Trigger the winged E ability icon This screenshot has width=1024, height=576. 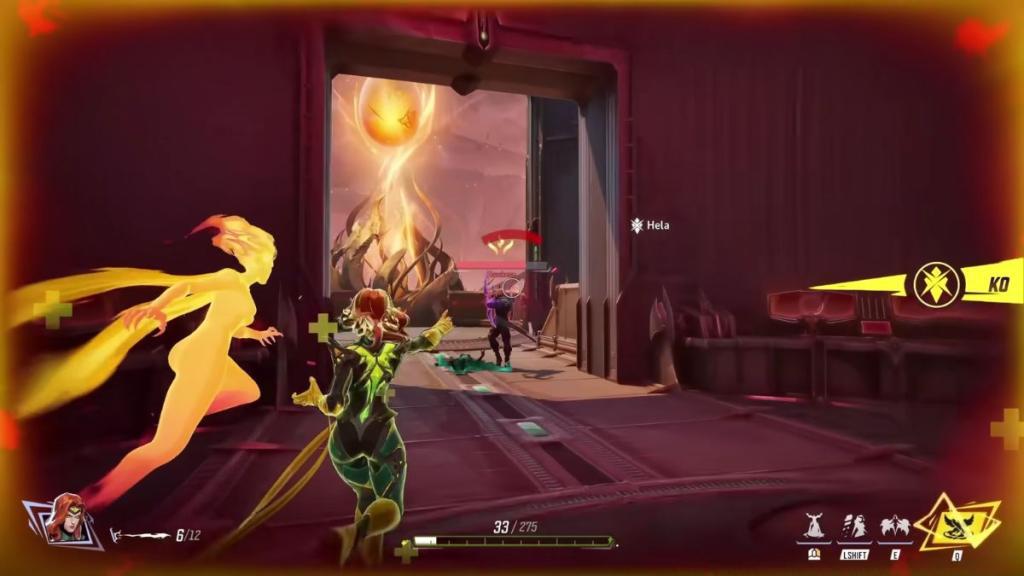tap(894, 527)
